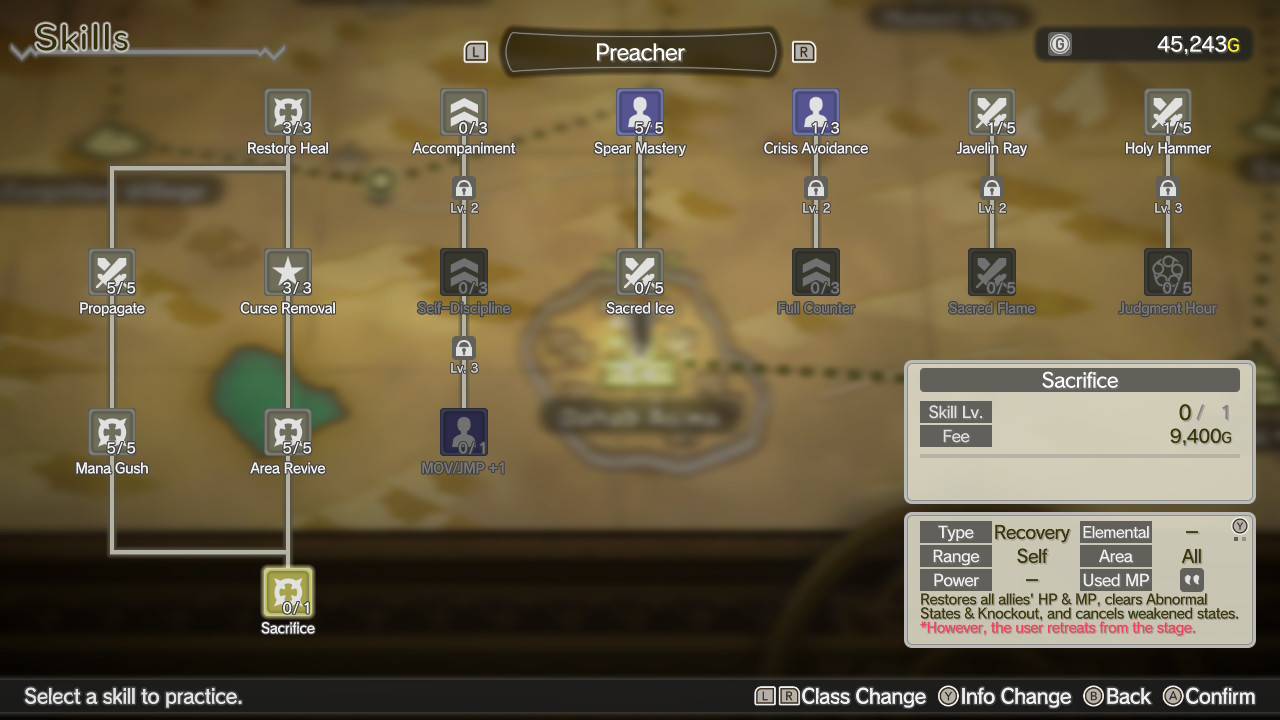Pick the locked Sacred Flame skill

pos(992,273)
